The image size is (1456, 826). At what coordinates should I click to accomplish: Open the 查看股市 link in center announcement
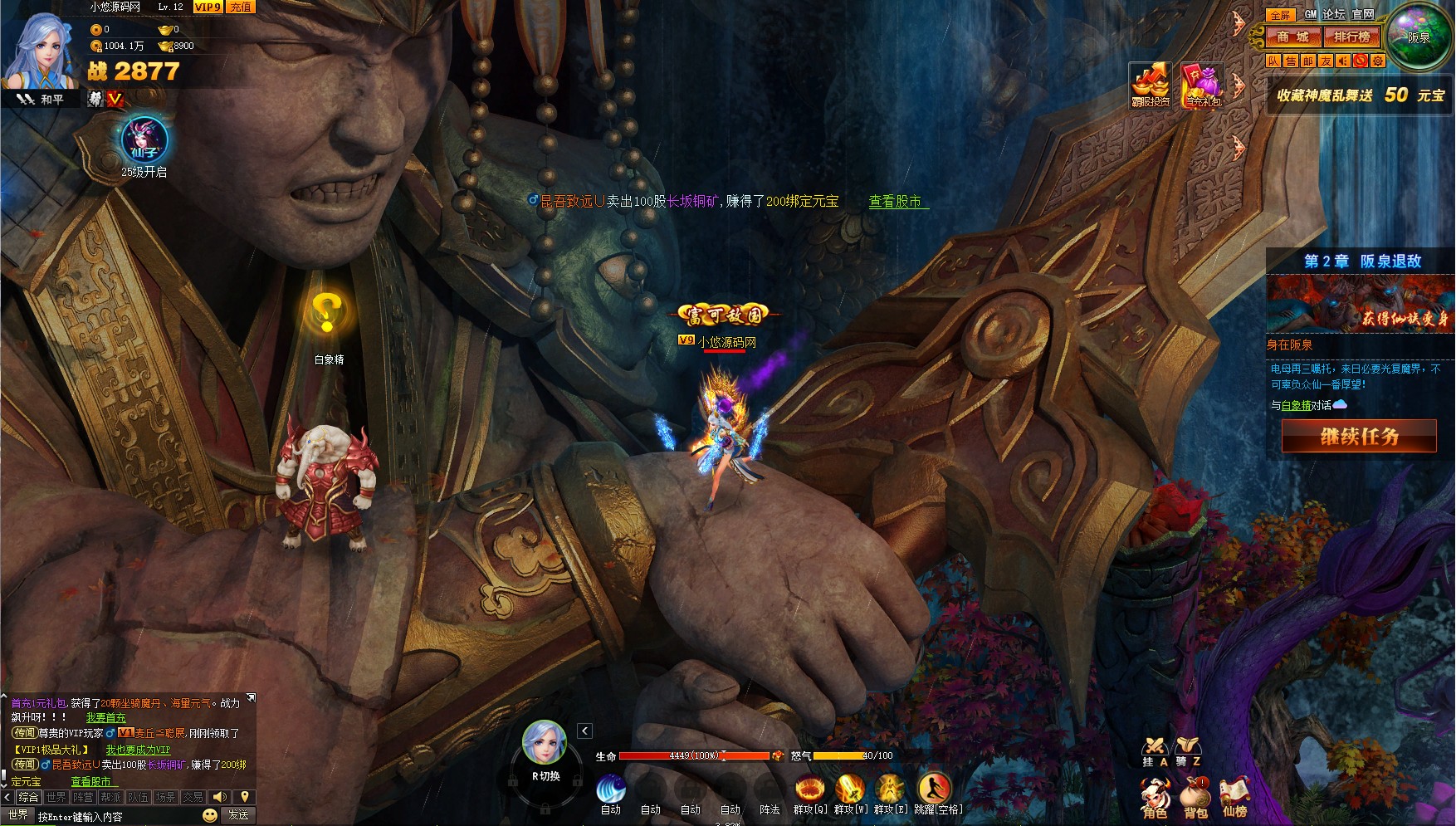895,202
